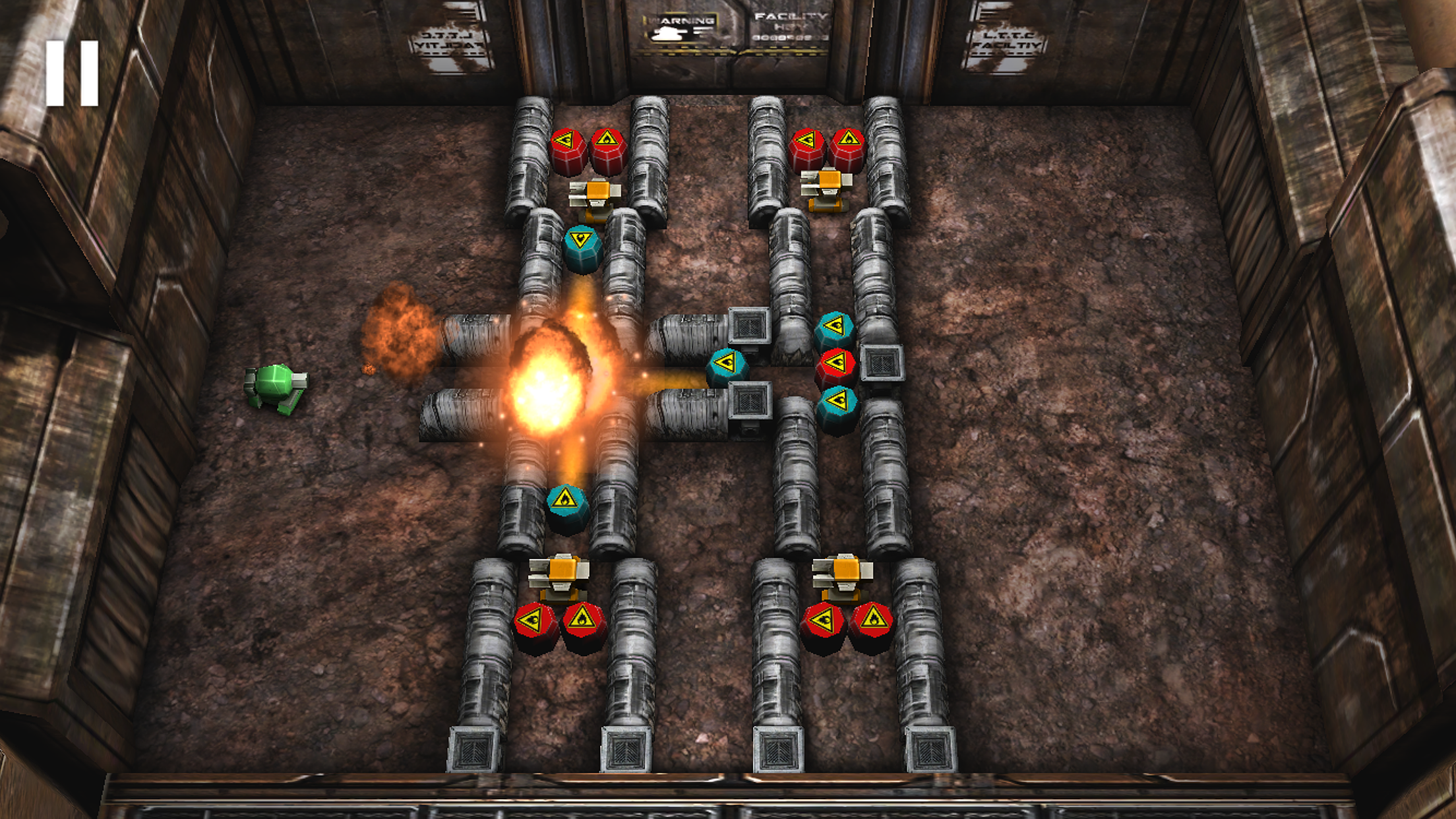Pause the game with the pause button
The image size is (1456, 819).
[72, 73]
